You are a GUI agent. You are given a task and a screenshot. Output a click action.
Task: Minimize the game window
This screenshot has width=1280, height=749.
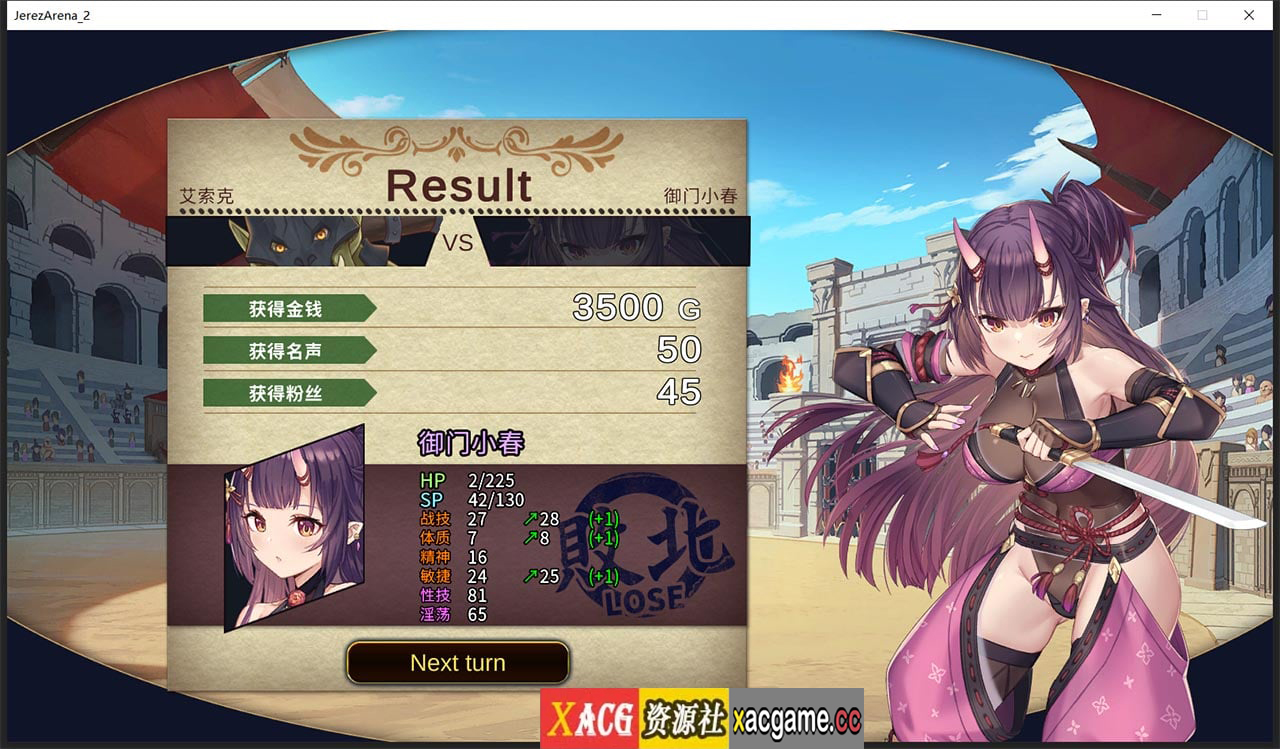point(1156,15)
